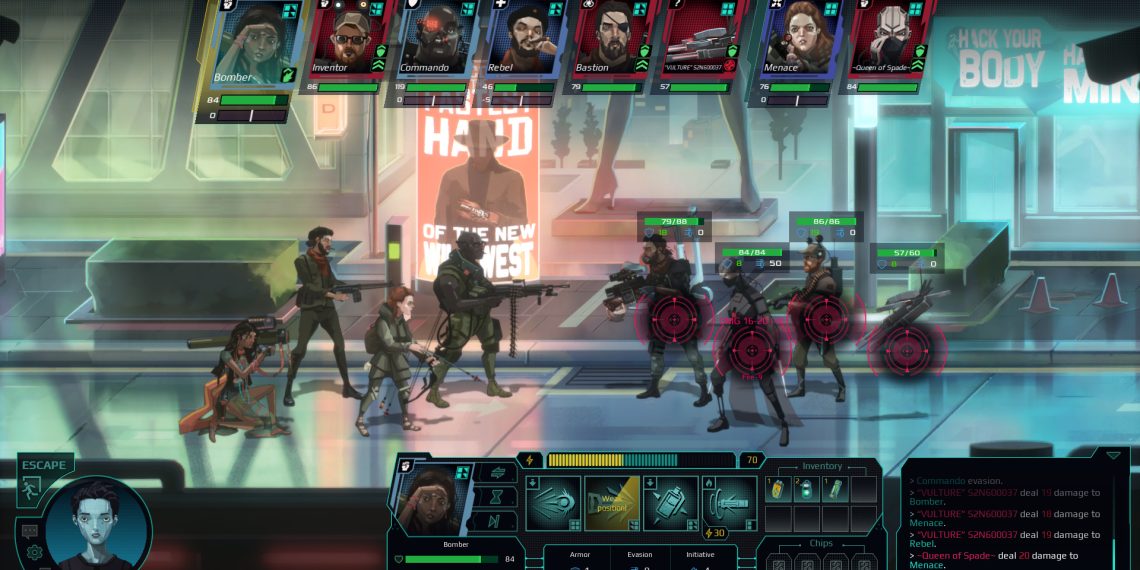This screenshot has height=570, width=1140.
Task: Select the Menace portrait card
Action: pyautogui.click(x=799, y=38)
